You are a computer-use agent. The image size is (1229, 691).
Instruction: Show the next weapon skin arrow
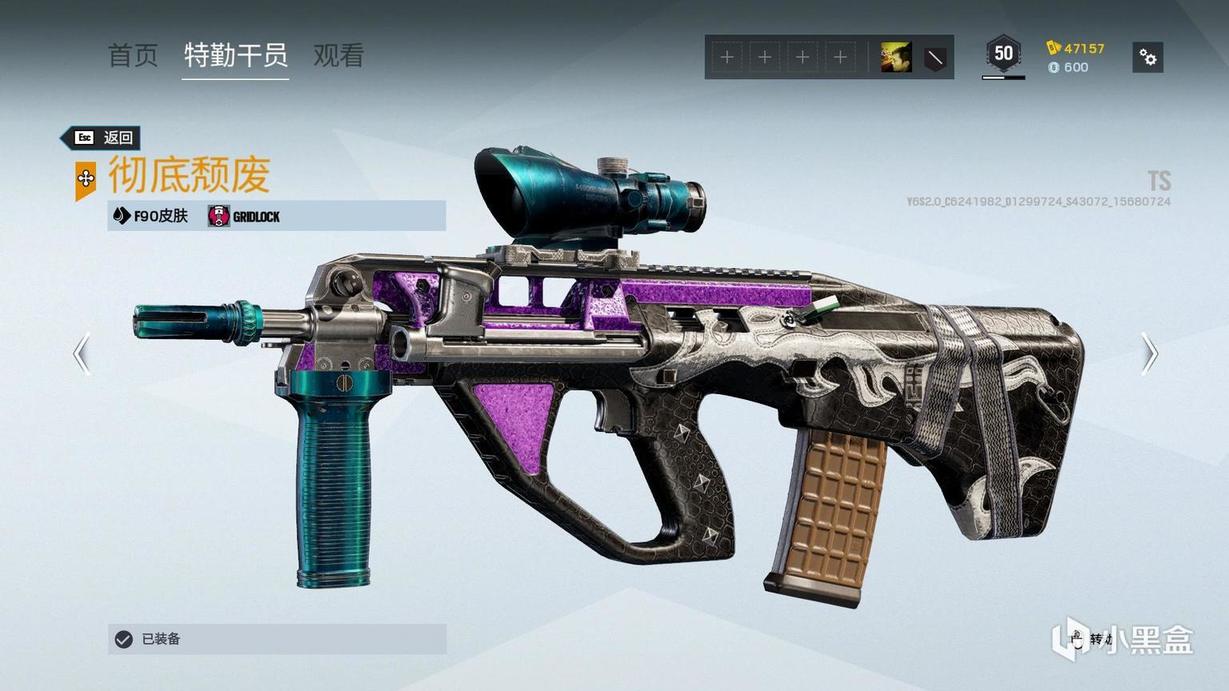coord(1149,353)
